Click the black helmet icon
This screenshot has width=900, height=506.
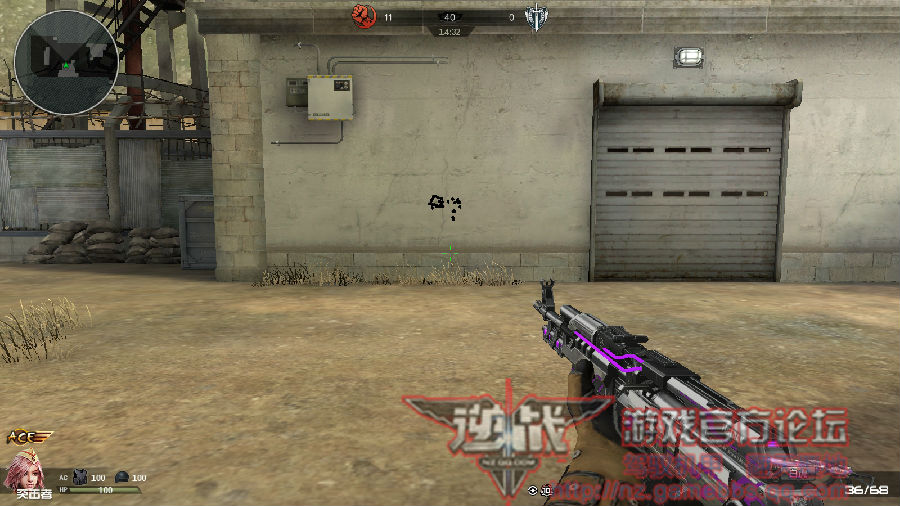[x=122, y=478]
